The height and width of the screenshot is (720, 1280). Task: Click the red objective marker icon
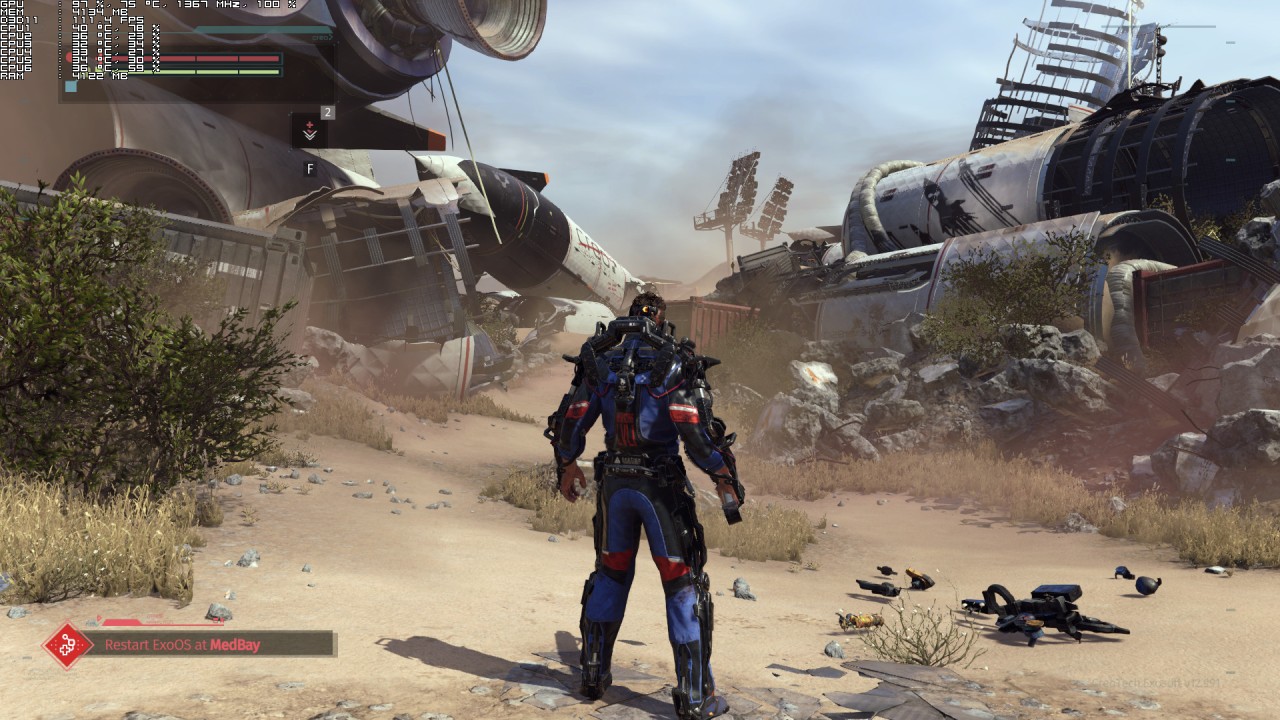pos(67,646)
